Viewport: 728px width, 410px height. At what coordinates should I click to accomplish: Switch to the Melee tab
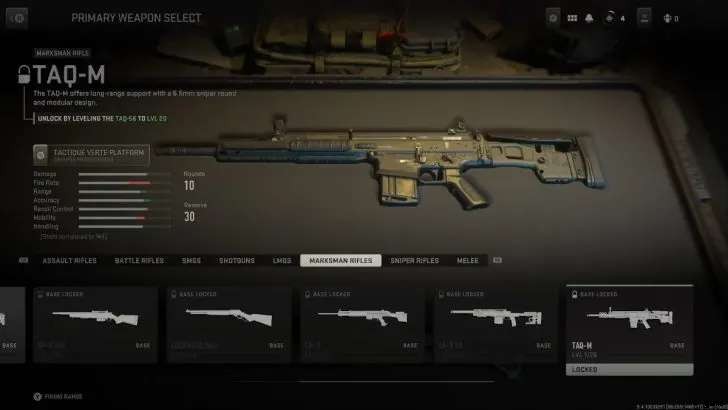click(x=467, y=260)
